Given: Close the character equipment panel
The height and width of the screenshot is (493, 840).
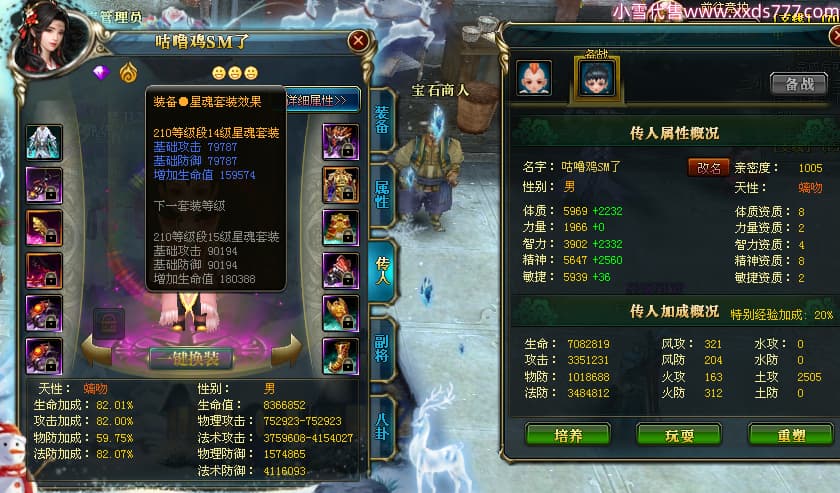Looking at the screenshot, I should [358, 40].
